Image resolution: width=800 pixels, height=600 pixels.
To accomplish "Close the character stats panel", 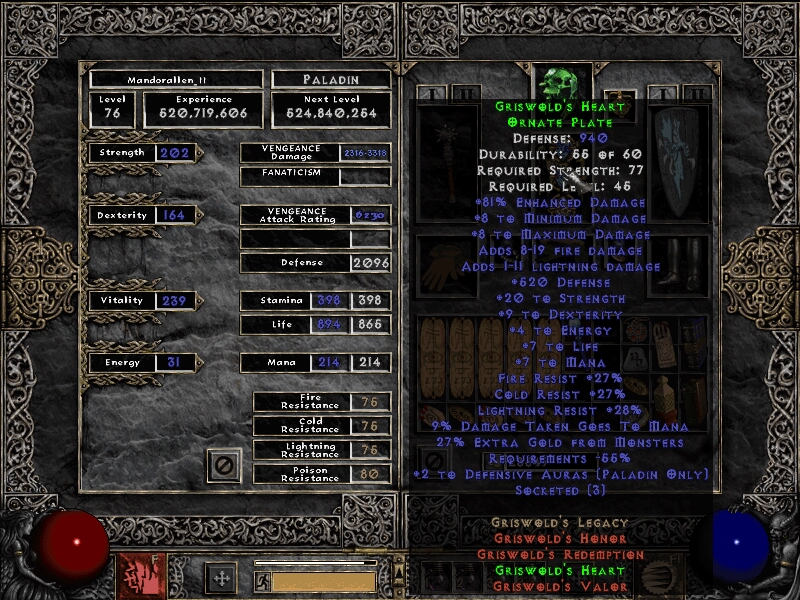I will [224, 465].
